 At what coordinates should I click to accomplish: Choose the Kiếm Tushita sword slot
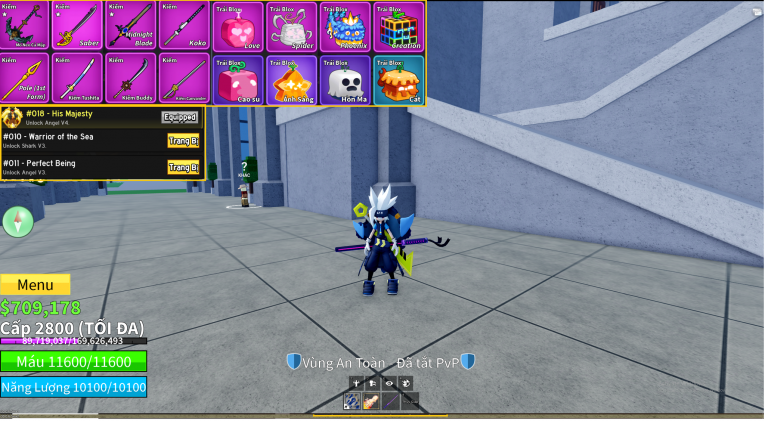pos(76,79)
